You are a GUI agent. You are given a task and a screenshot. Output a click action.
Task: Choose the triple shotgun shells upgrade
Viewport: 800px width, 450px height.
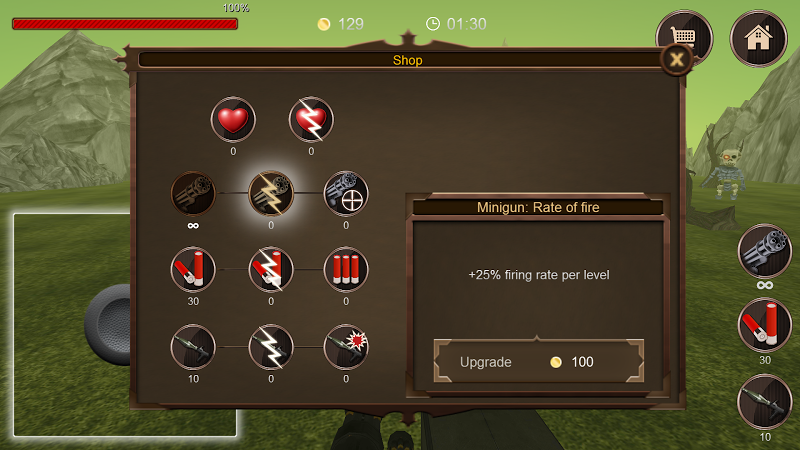[x=346, y=269]
